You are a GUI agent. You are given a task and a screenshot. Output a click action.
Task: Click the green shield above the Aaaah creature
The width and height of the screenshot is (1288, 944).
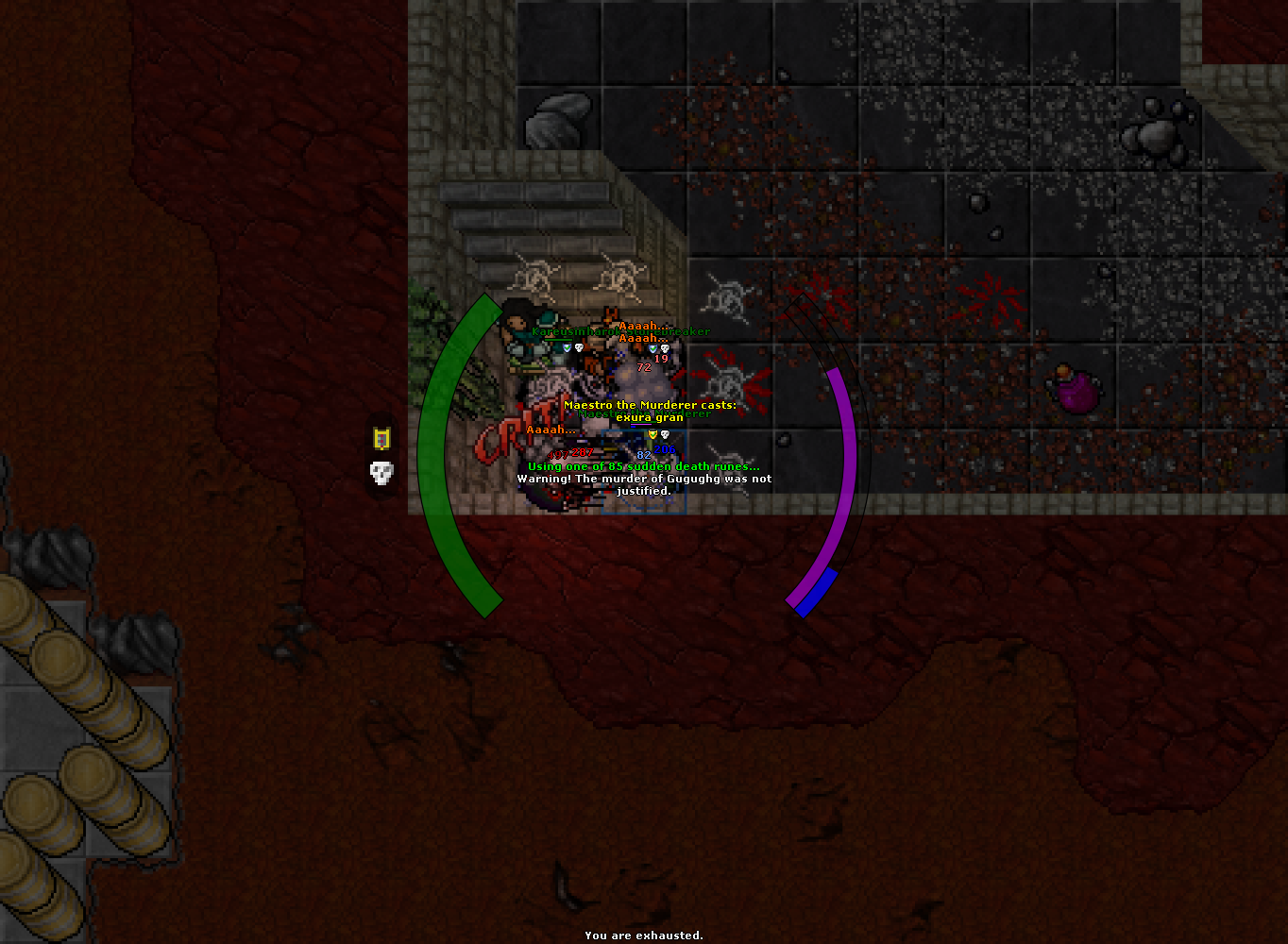tap(652, 348)
